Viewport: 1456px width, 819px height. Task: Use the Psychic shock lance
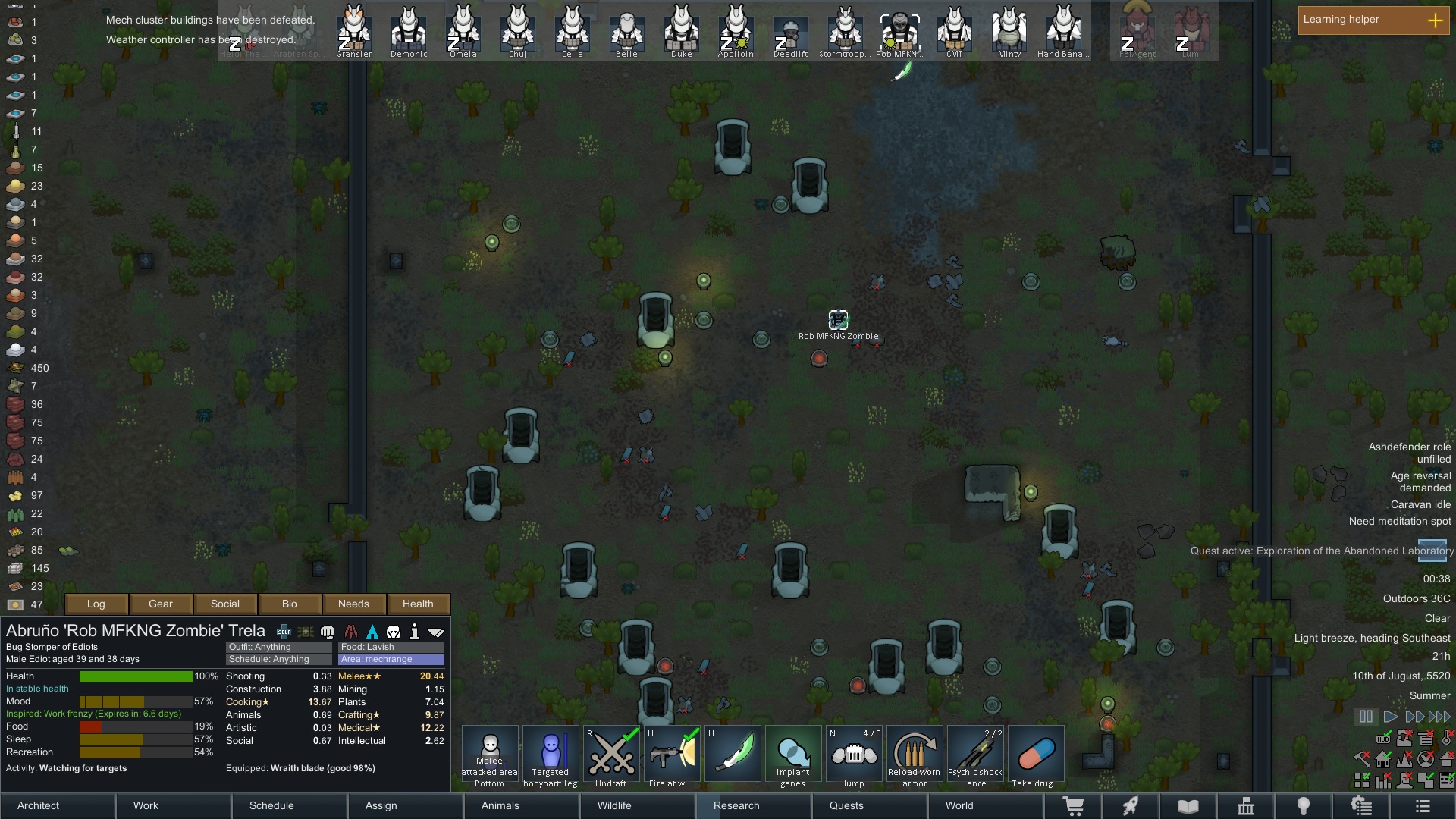click(975, 756)
